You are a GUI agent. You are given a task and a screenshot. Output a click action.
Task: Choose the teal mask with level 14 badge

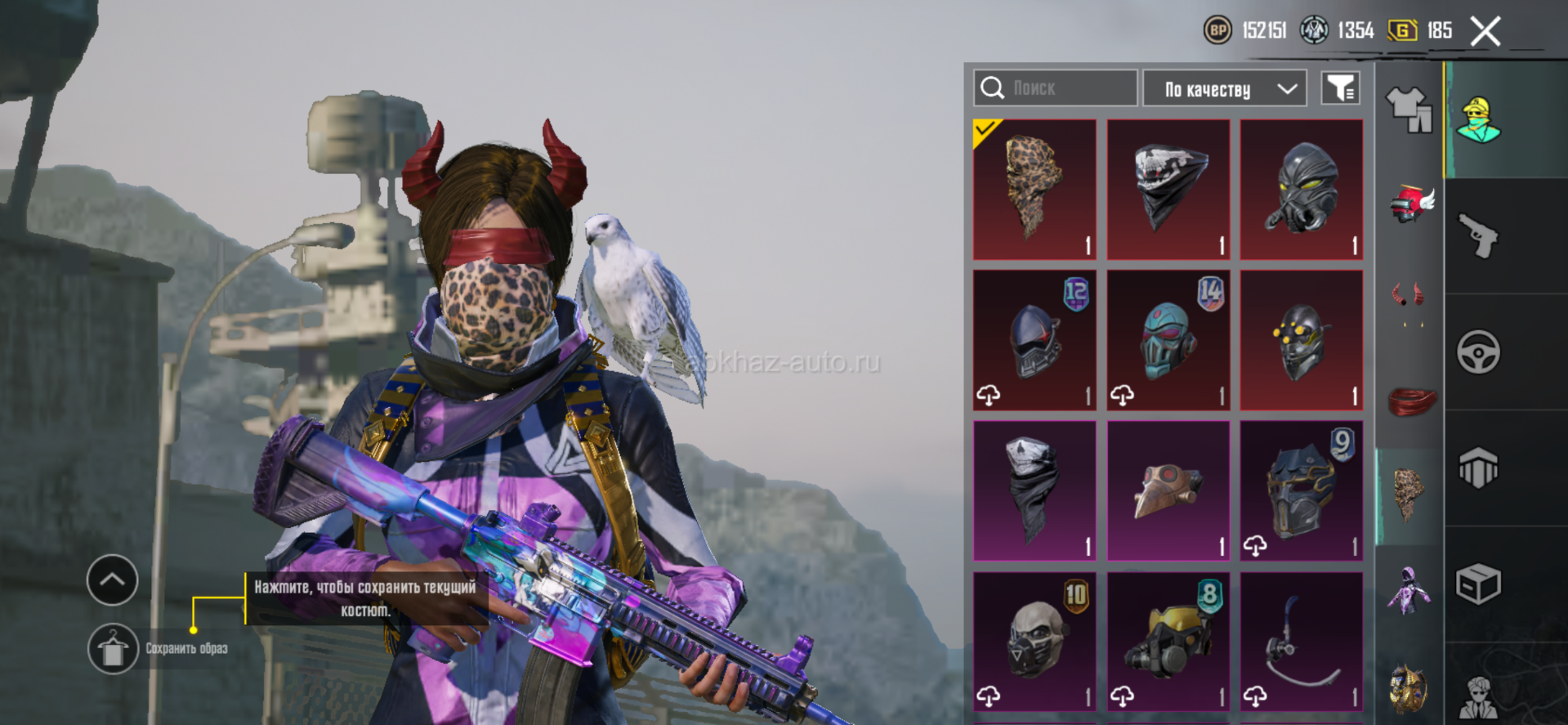[x=1168, y=340]
